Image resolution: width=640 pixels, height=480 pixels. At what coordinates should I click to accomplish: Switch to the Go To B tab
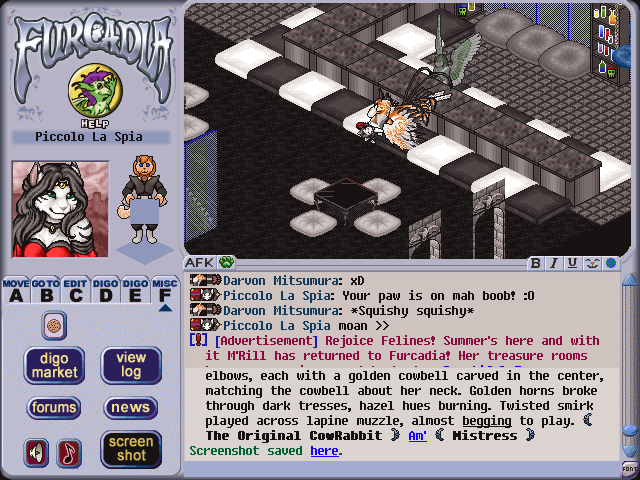click(x=46, y=289)
